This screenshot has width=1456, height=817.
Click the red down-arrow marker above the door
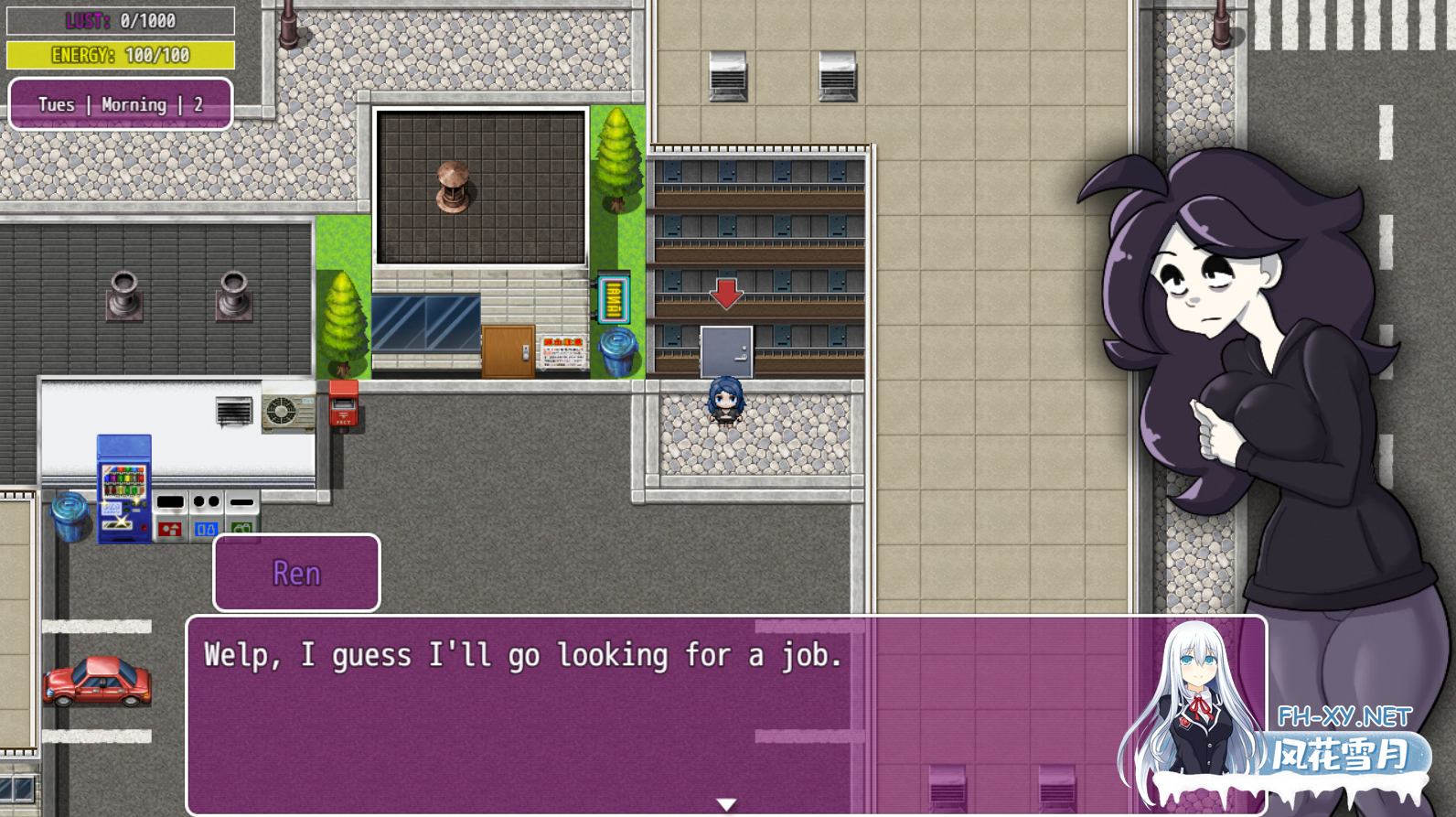tap(725, 295)
